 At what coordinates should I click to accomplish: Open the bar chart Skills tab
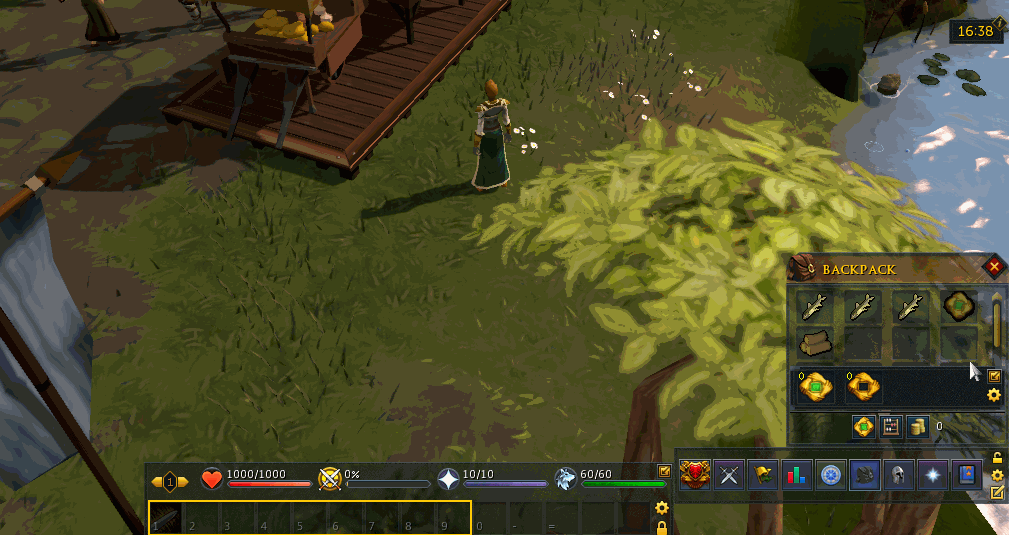[x=796, y=475]
